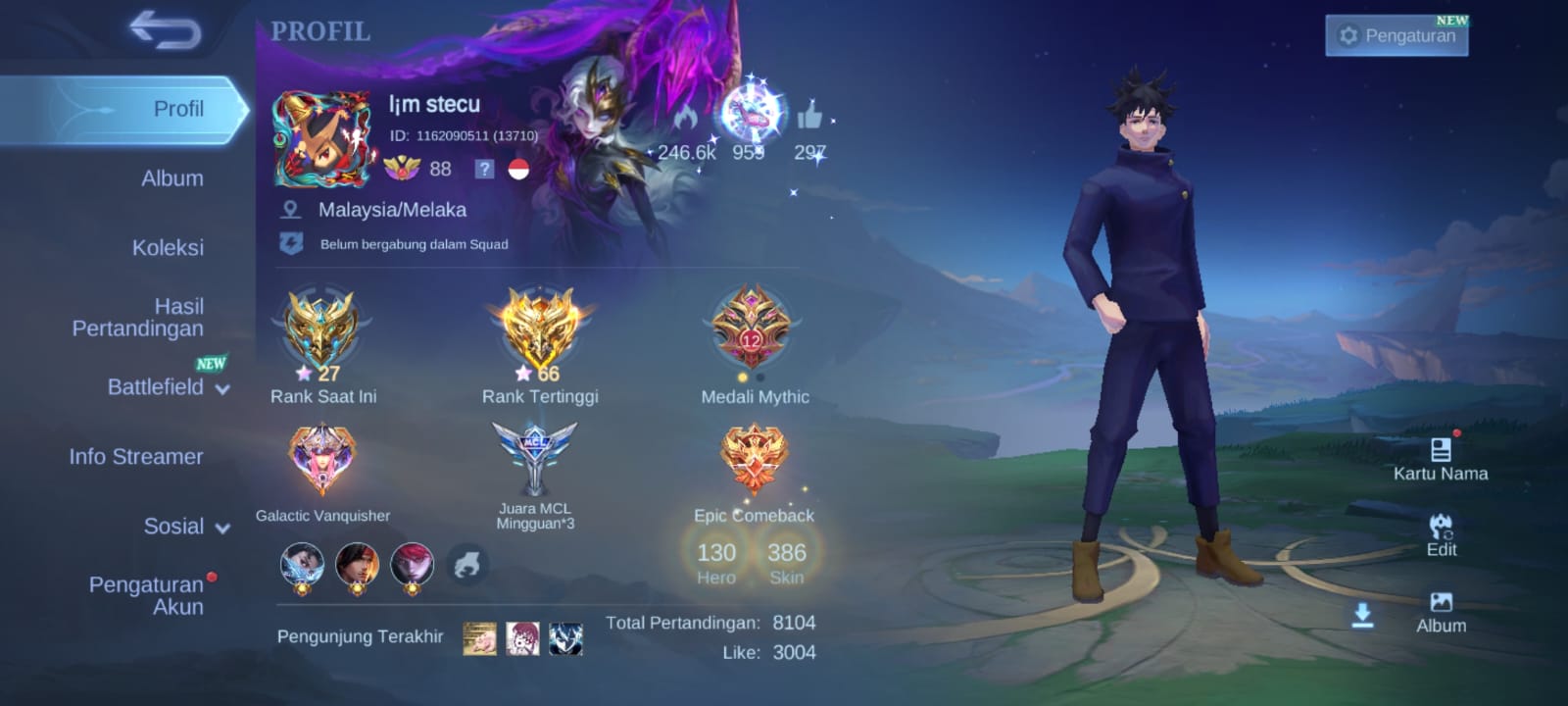The image size is (1568, 706).
Task: Open the Koleksi tab
Action: click(168, 247)
